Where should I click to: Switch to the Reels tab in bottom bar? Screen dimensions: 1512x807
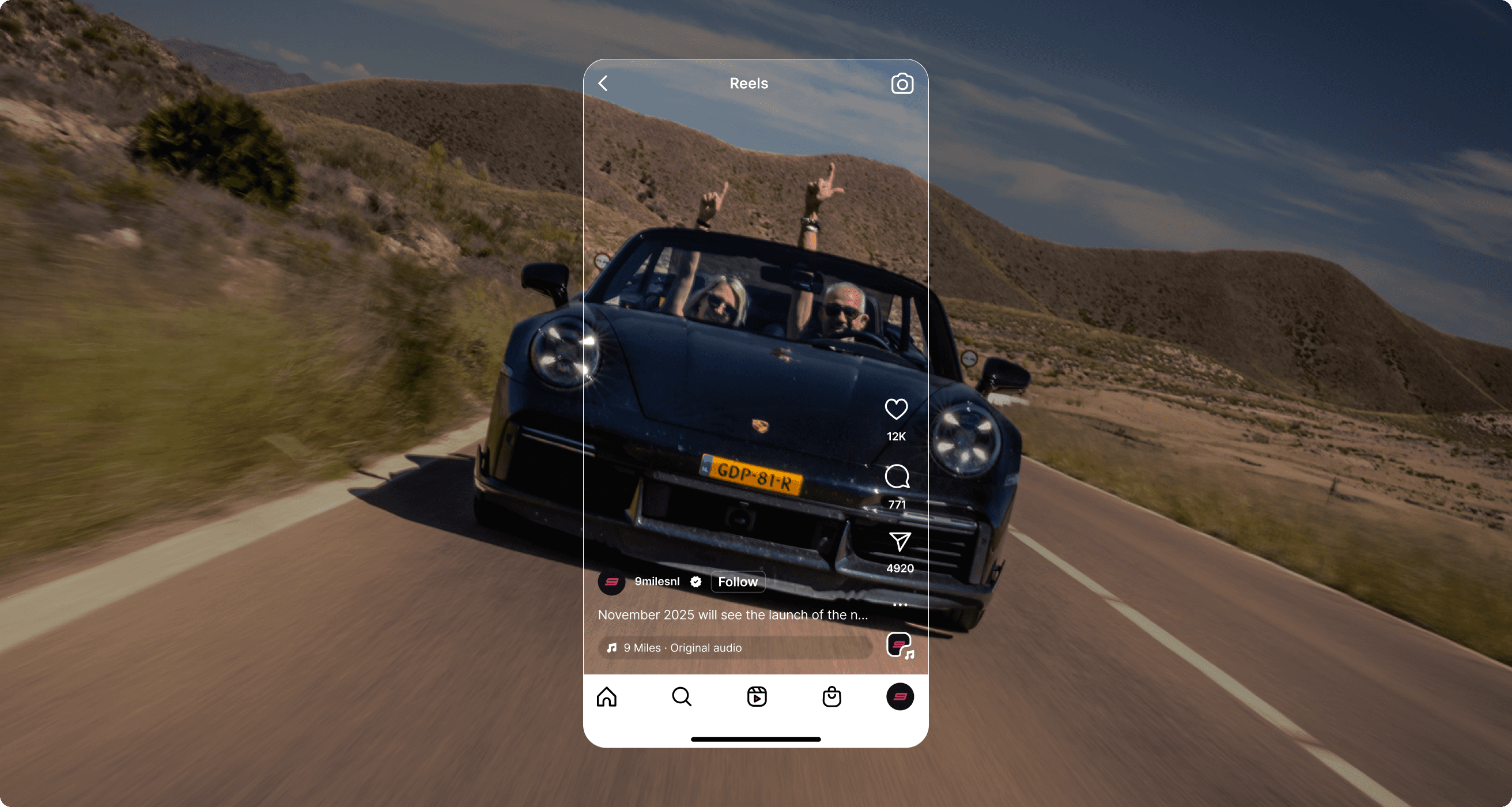[757, 697]
